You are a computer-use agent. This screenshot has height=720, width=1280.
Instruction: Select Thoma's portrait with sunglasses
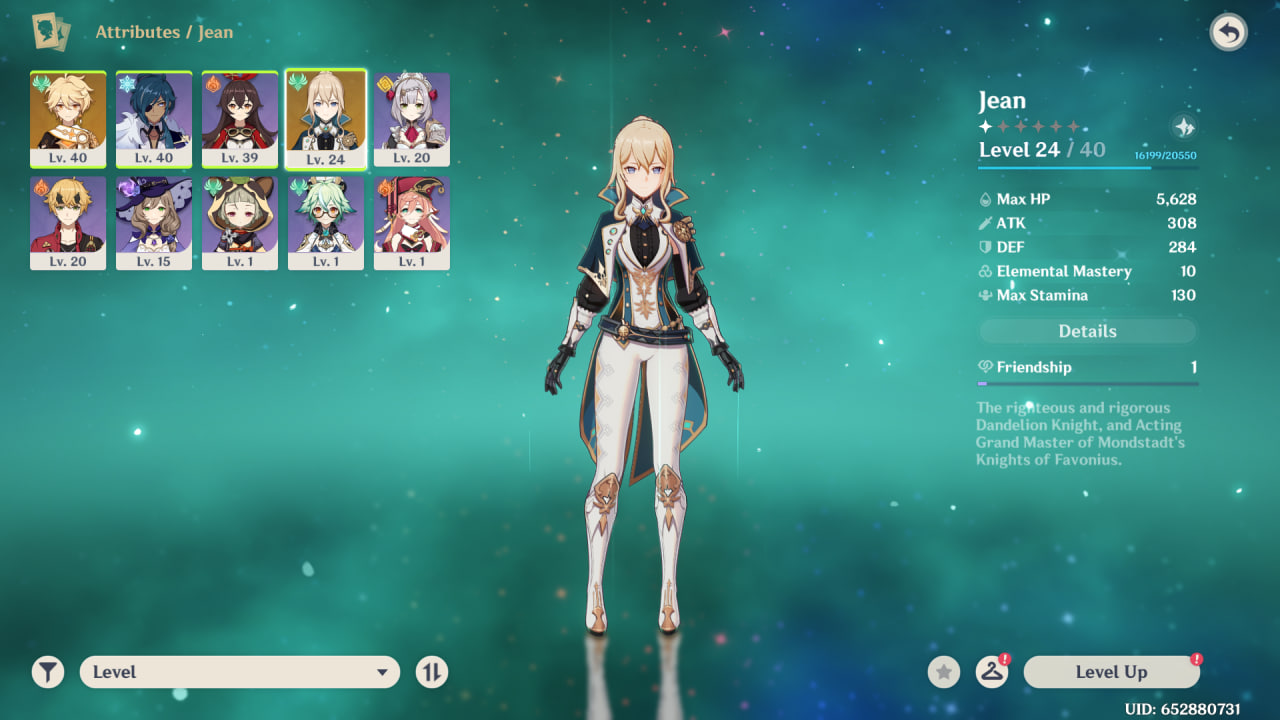tap(68, 222)
